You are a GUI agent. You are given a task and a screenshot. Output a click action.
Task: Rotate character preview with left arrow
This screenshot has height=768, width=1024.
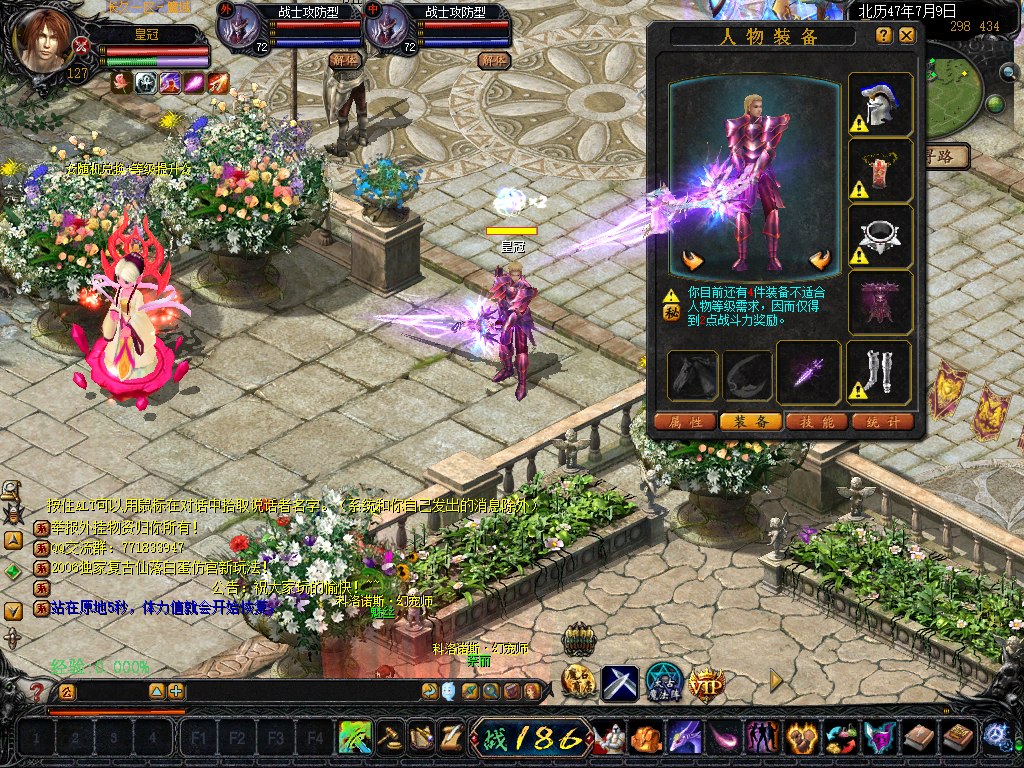click(693, 262)
